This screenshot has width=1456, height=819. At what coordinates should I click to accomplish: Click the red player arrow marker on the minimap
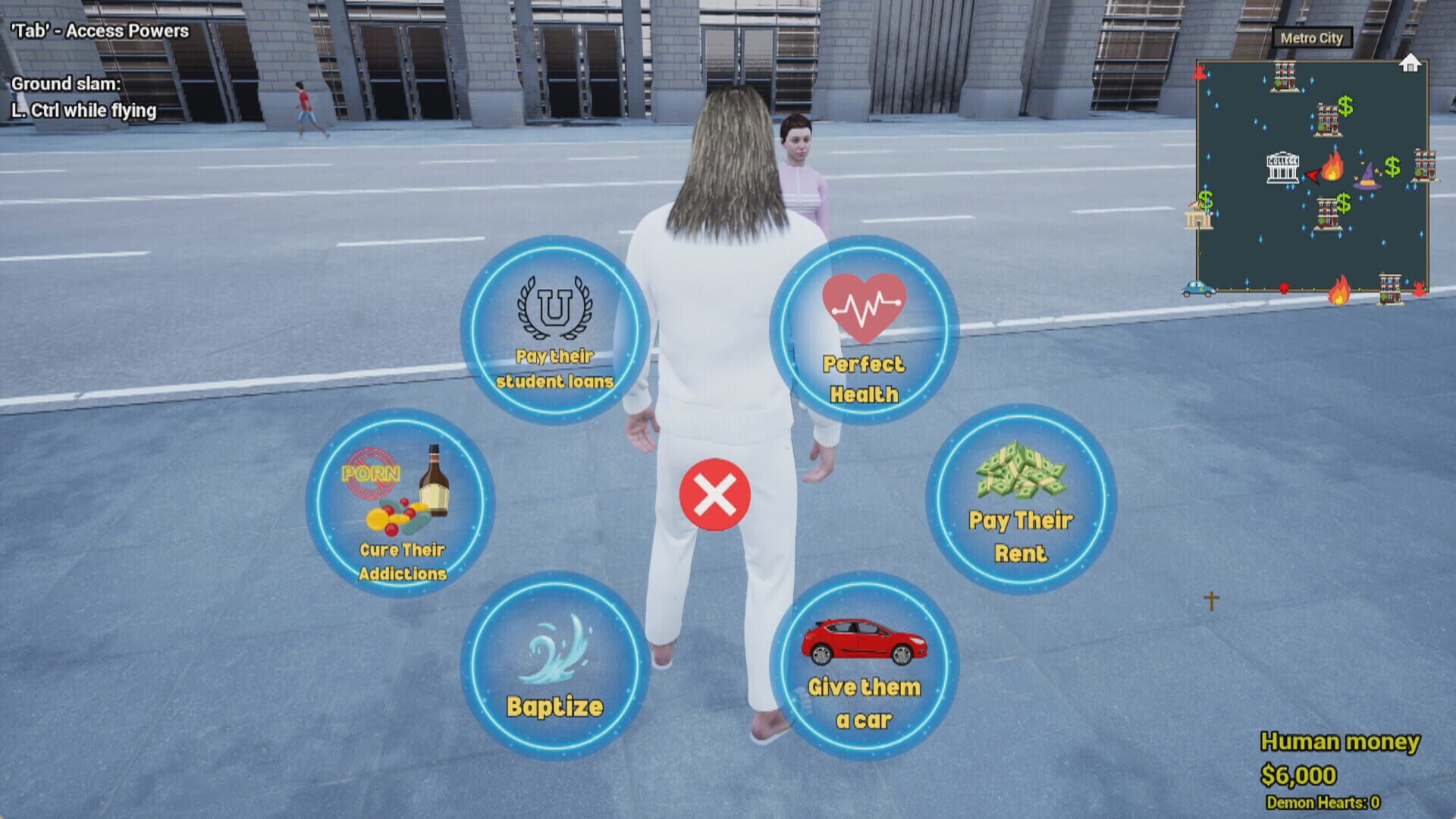point(1313,176)
